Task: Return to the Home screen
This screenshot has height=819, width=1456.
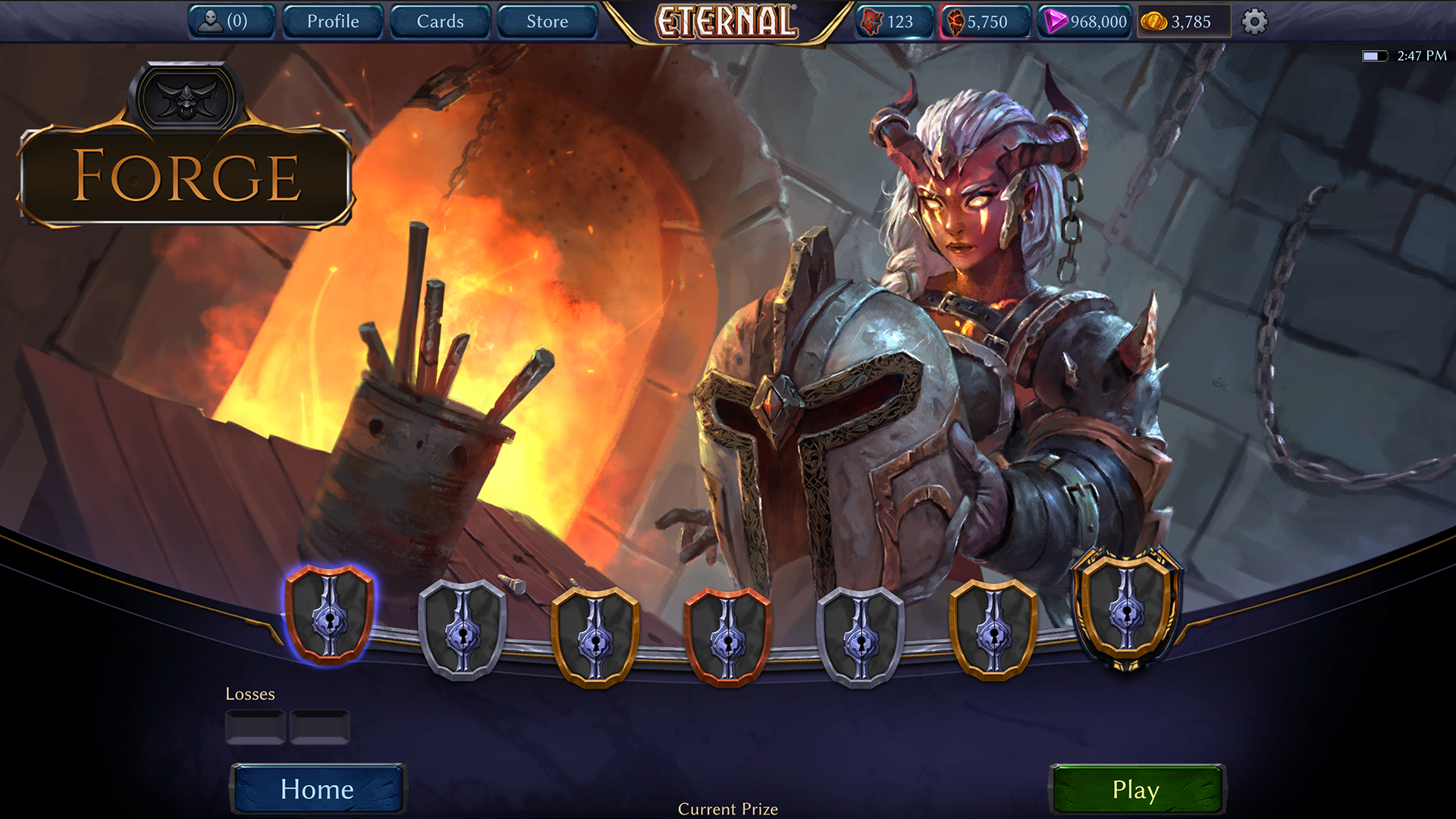Action: (317, 789)
